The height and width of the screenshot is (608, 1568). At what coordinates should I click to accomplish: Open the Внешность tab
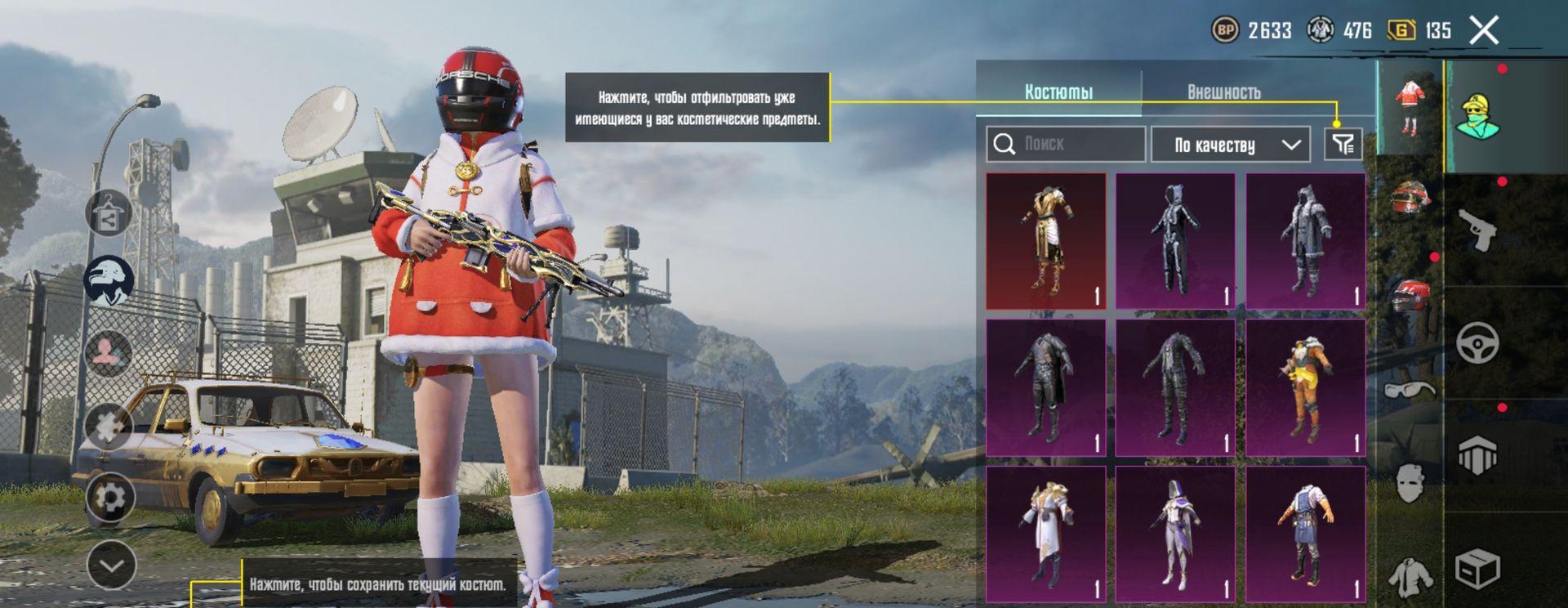(x=1223, y=92)
